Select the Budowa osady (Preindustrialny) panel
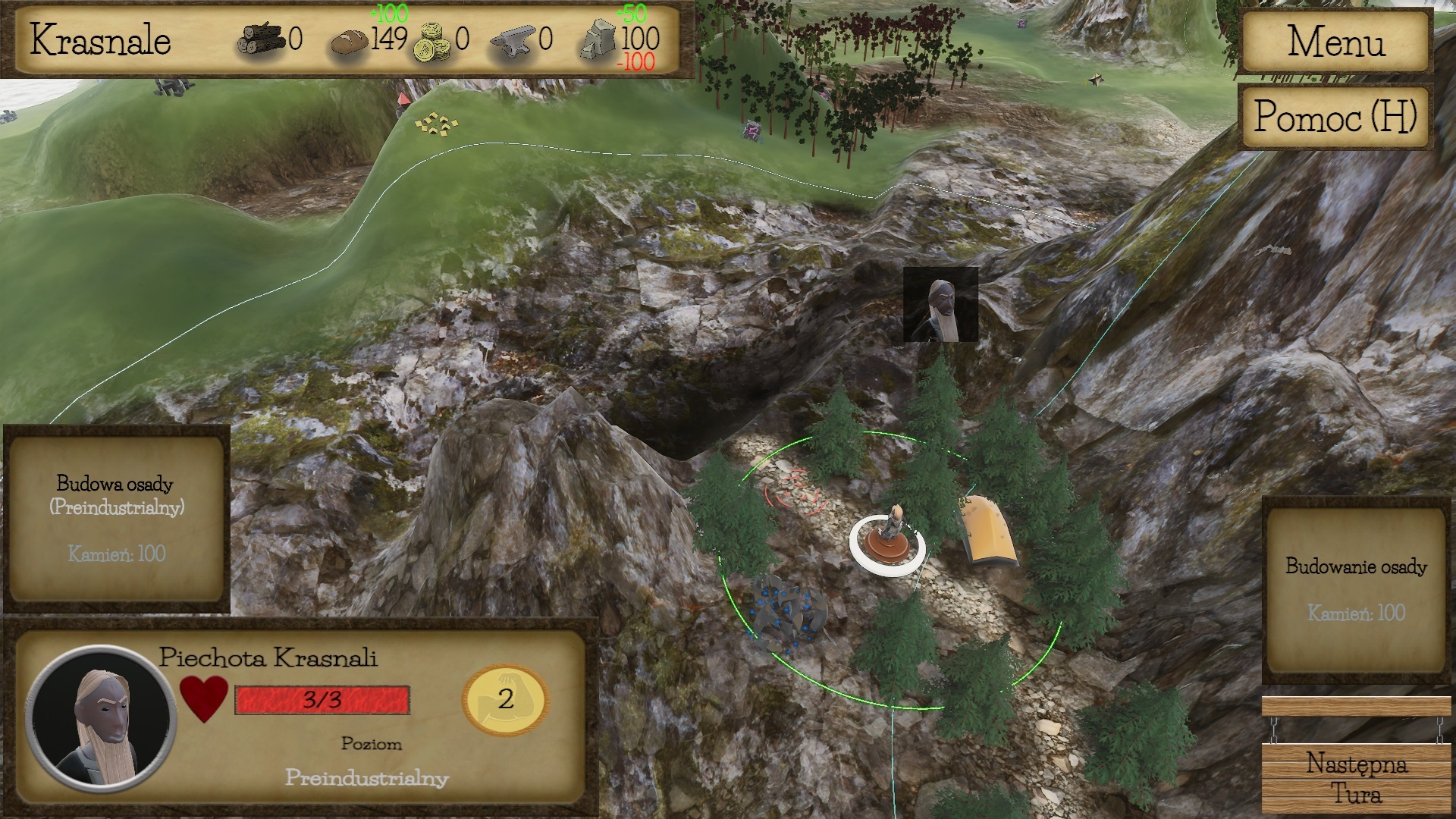Viewport: 1456px width, 819px height. [116, 519]
